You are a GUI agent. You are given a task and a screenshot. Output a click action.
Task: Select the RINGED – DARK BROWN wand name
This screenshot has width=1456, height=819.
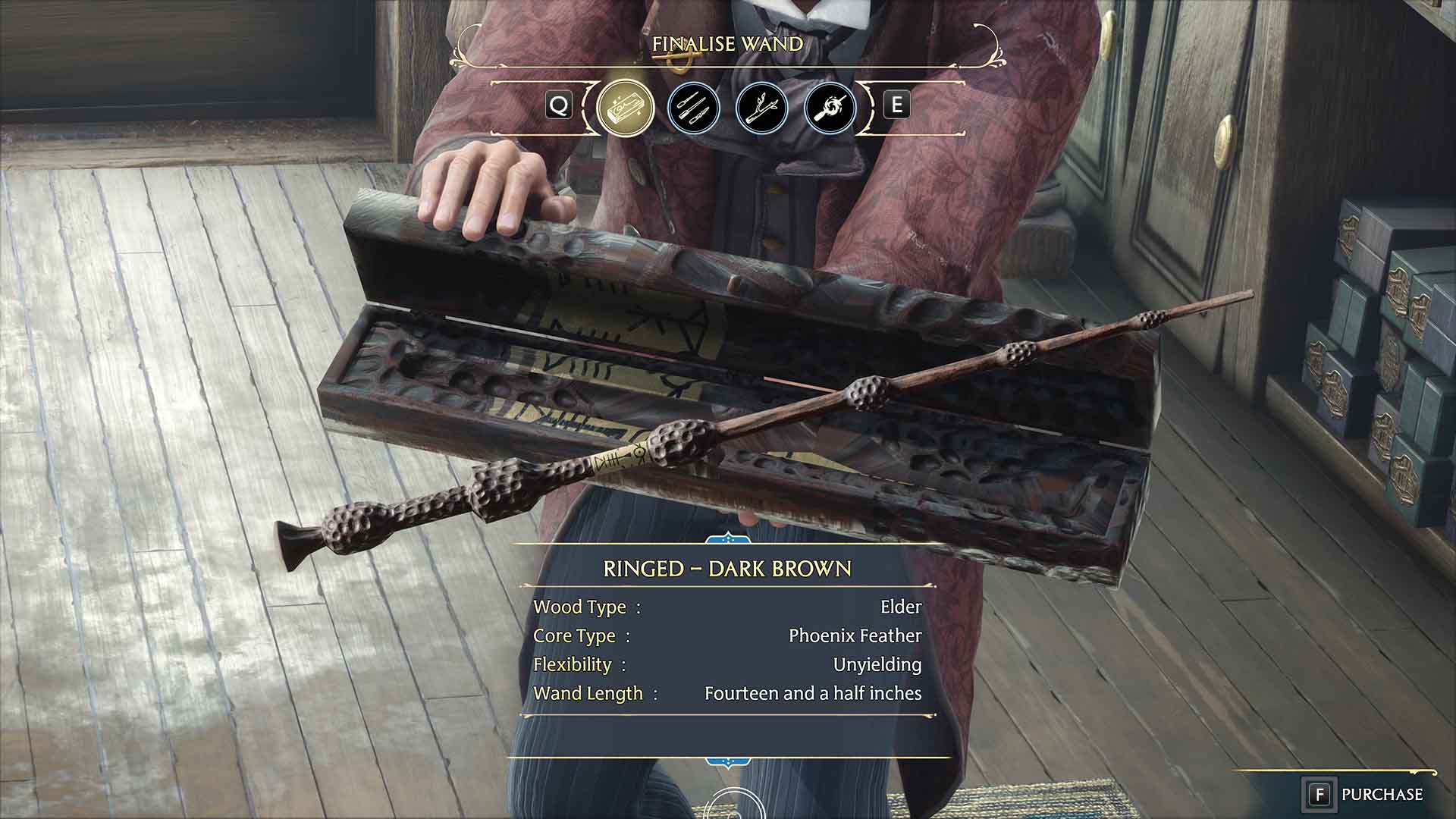tap(727, 567)
